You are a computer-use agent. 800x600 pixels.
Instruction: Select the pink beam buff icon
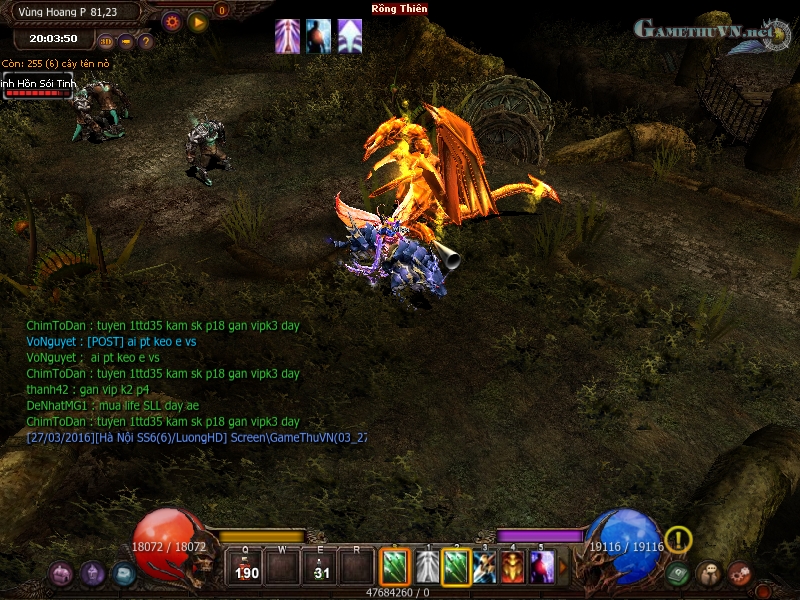coord(287,35)
